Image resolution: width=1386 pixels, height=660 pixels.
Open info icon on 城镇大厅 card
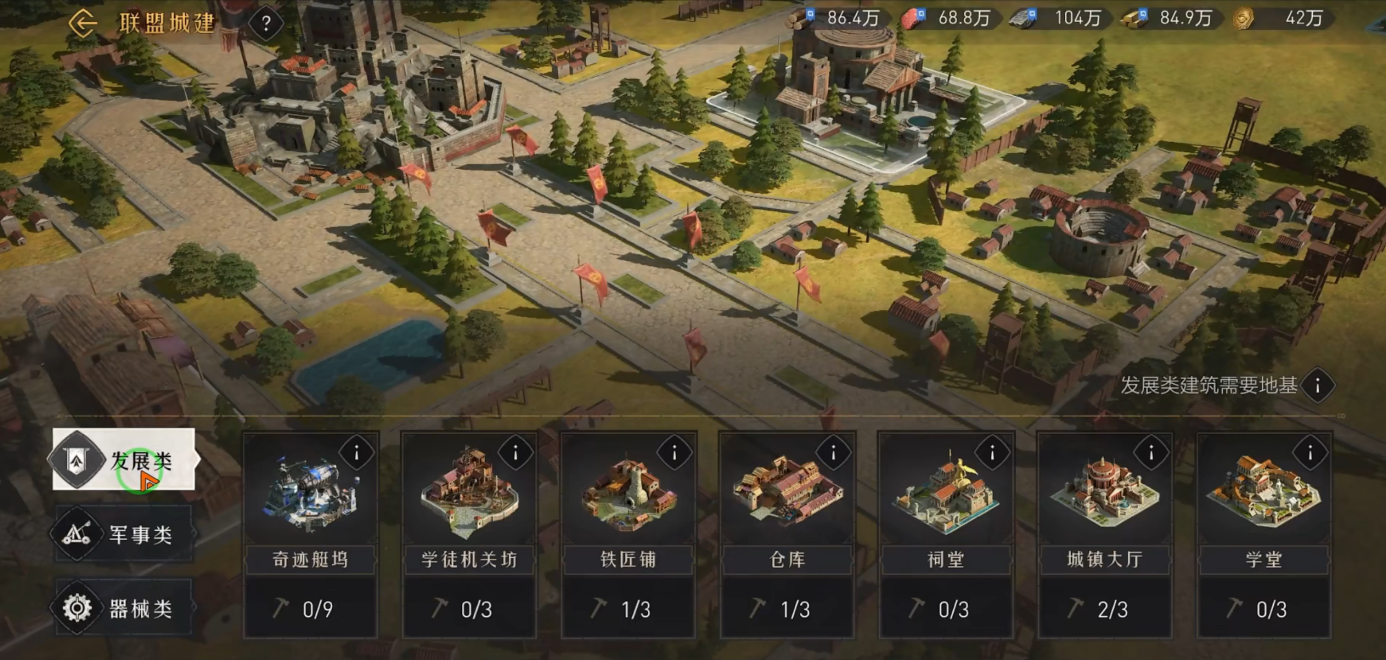click(1151, 453)
